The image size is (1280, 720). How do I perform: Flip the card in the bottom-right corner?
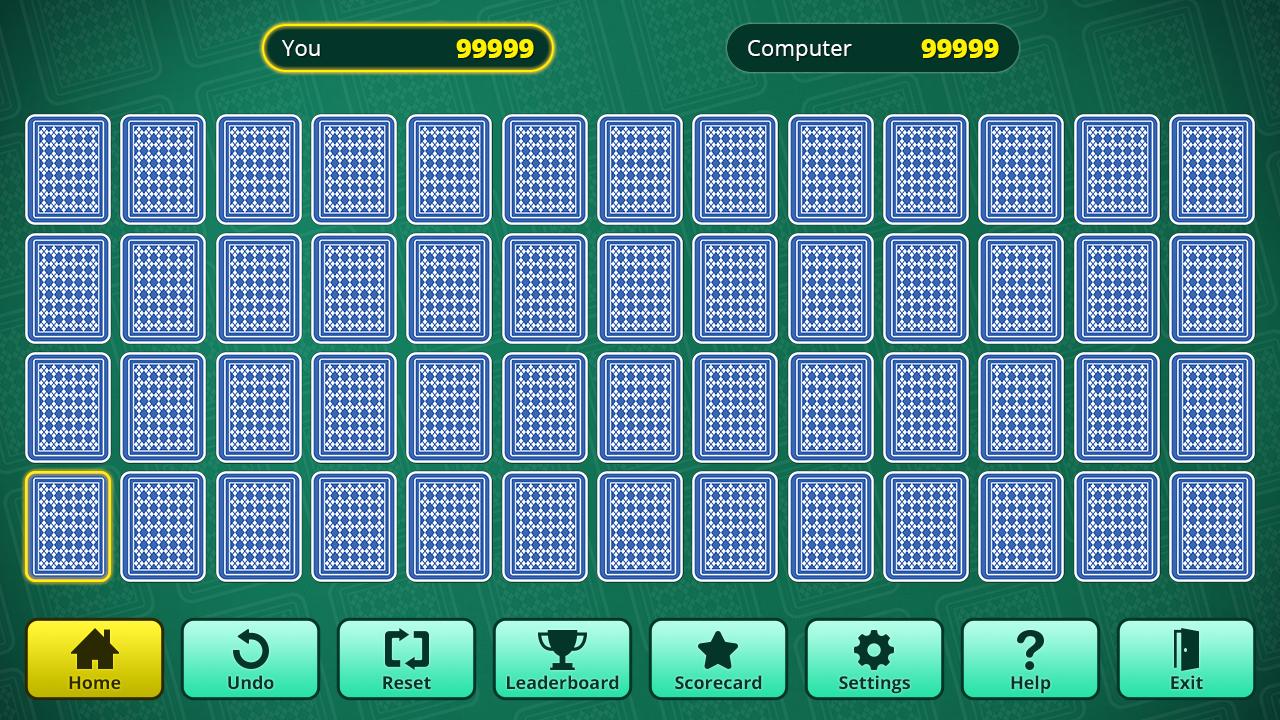(x=1211, y=527)
